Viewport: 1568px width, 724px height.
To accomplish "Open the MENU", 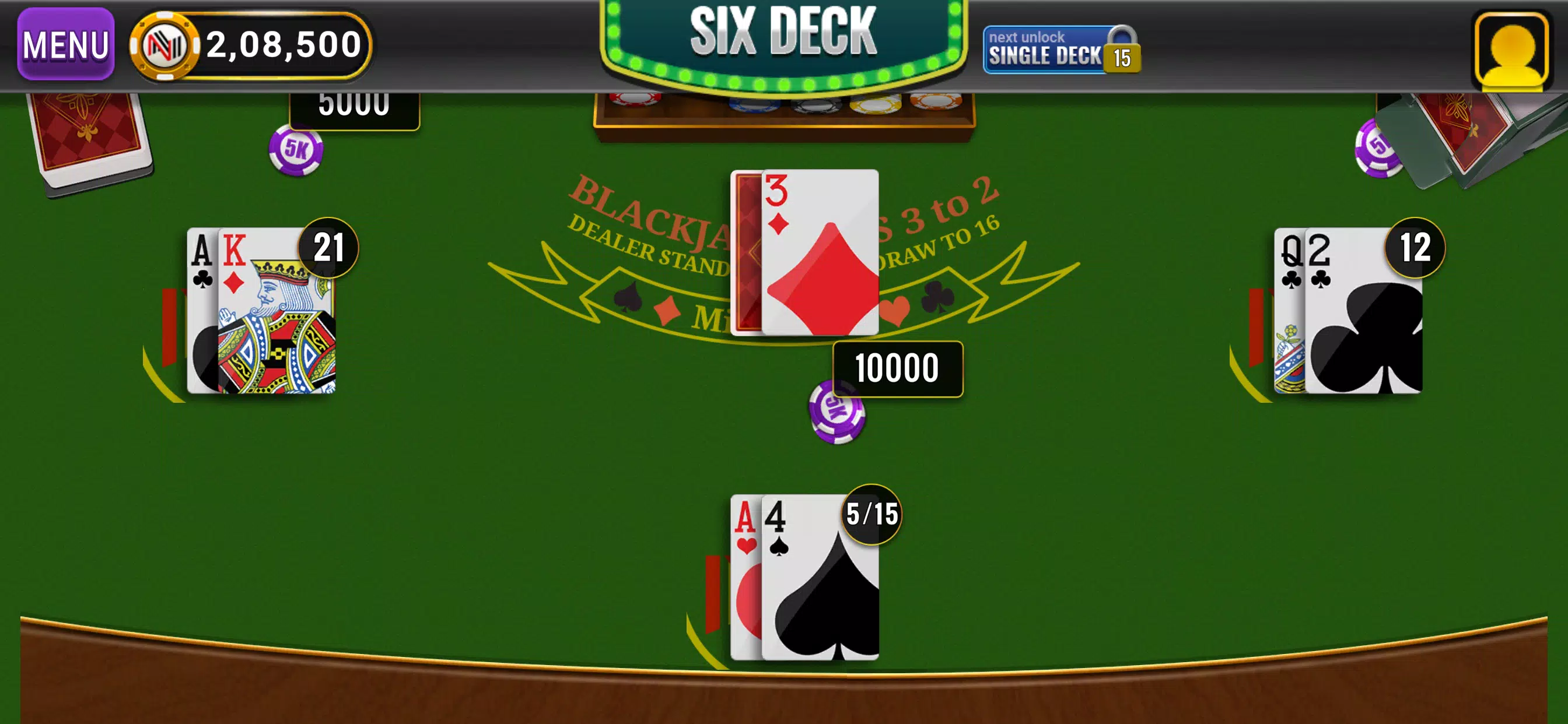I will [x=65, y=44].
